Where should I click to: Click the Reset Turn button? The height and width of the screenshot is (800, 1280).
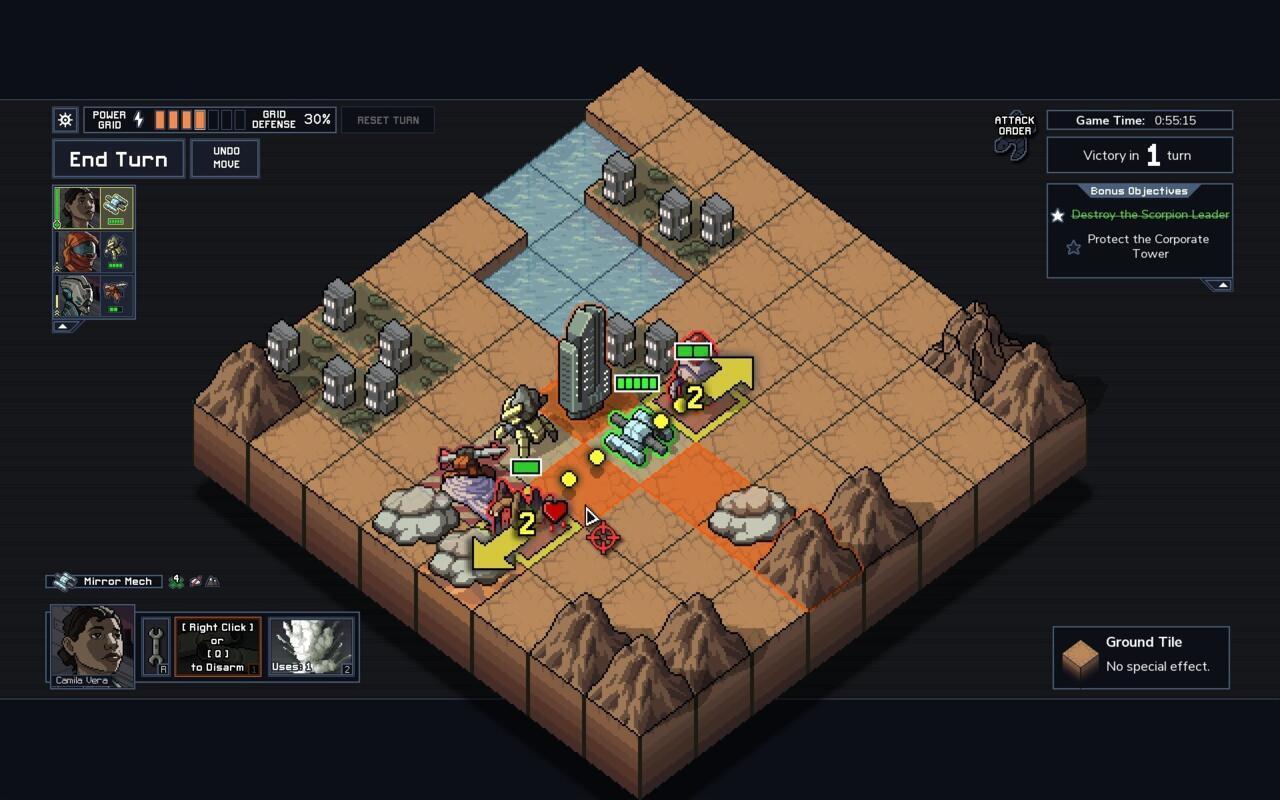[x=387, y=119]
